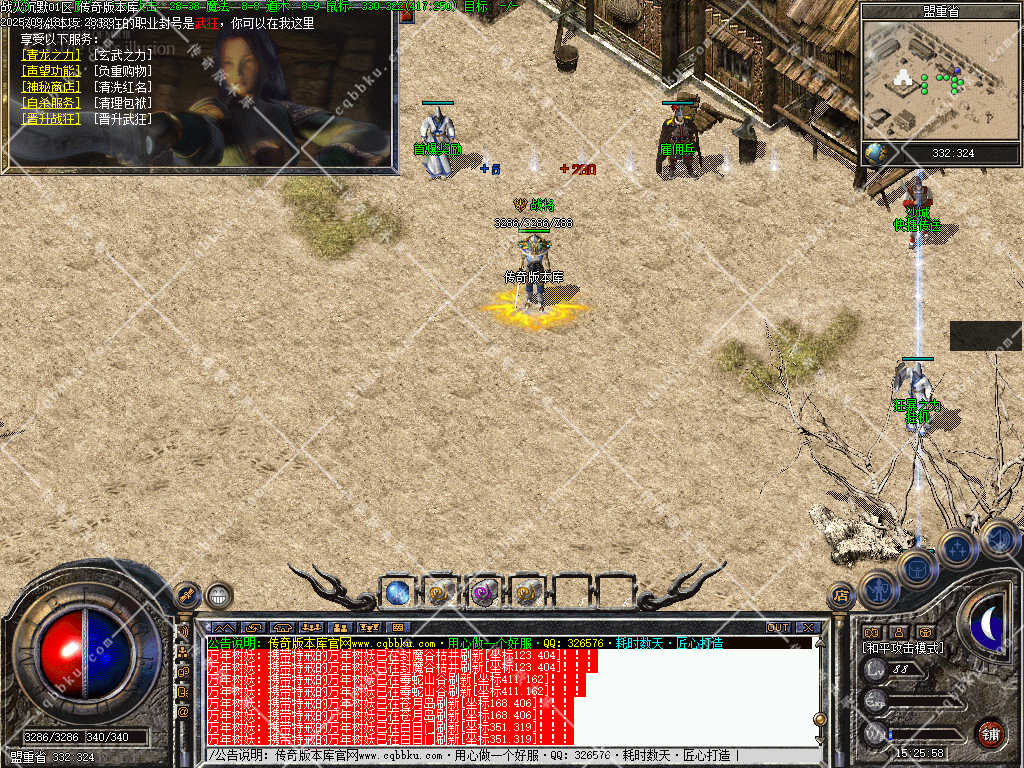Image resolution: width=1024 pixels, height=768 pixels.
Task: Click the 负重购物 service option
Action: pos(123,71)
